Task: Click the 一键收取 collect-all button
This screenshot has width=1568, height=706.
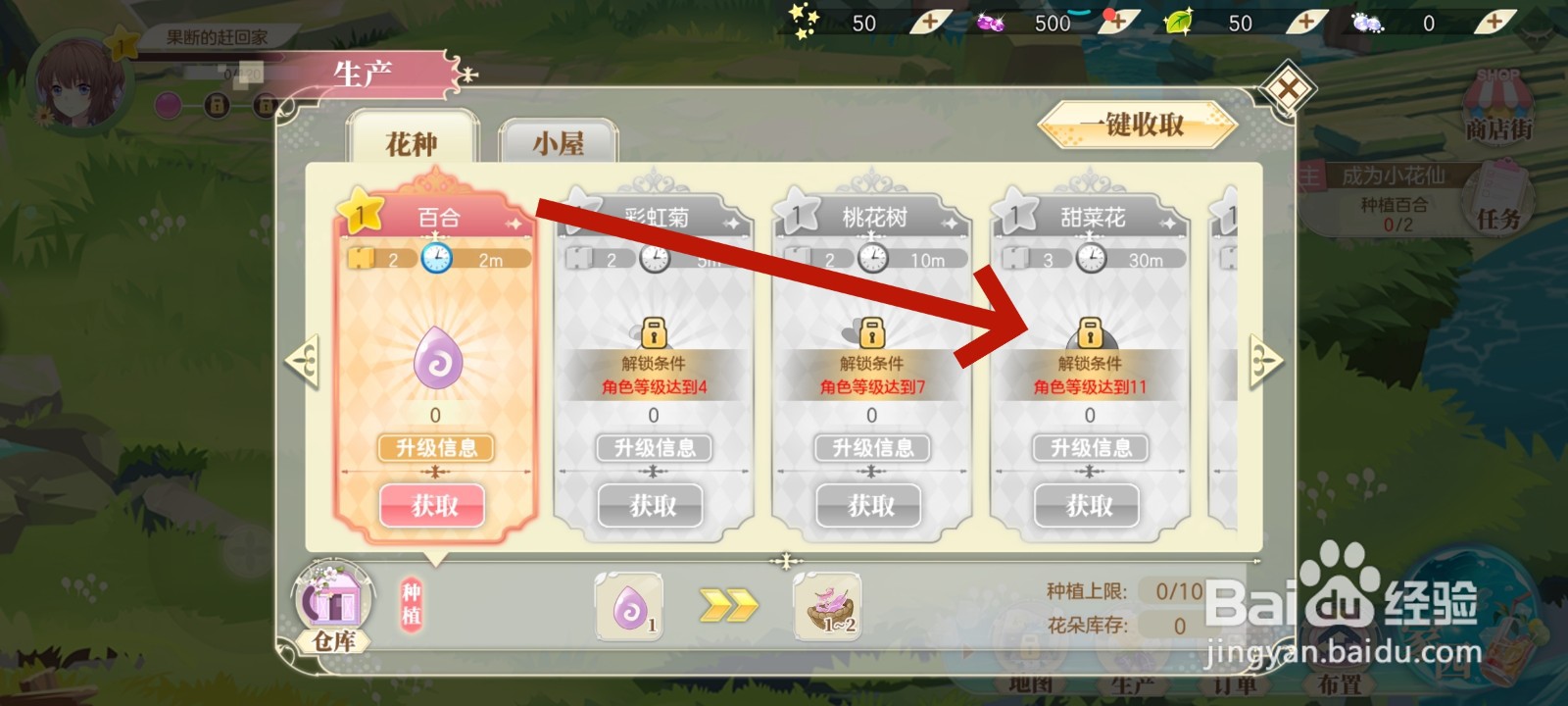Action: click(x=1137, y=126)
